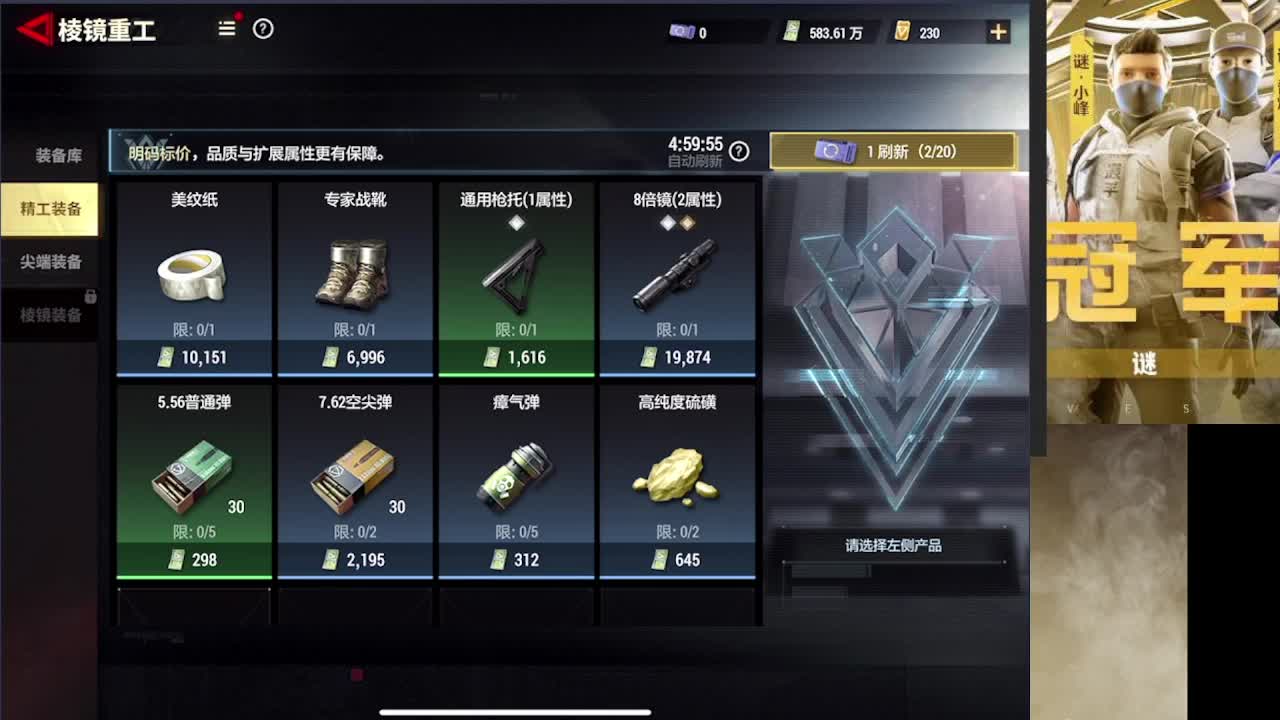Open the 自动刷新 help question mark icon
Image resolution: width=1280 pixels, height=720 pixels.
738,152
